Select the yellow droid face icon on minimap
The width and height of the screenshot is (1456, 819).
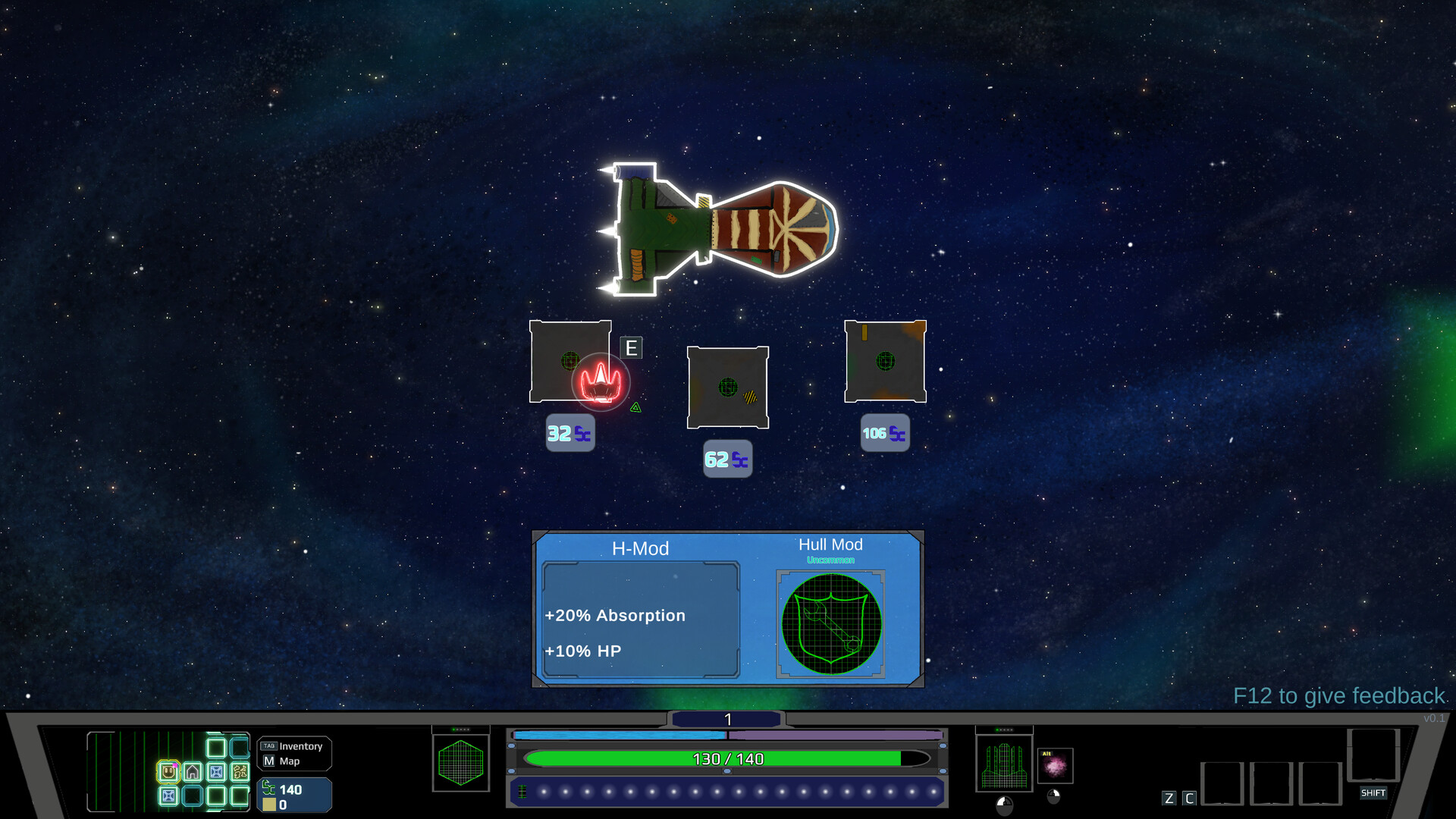[x=168, y=771]
